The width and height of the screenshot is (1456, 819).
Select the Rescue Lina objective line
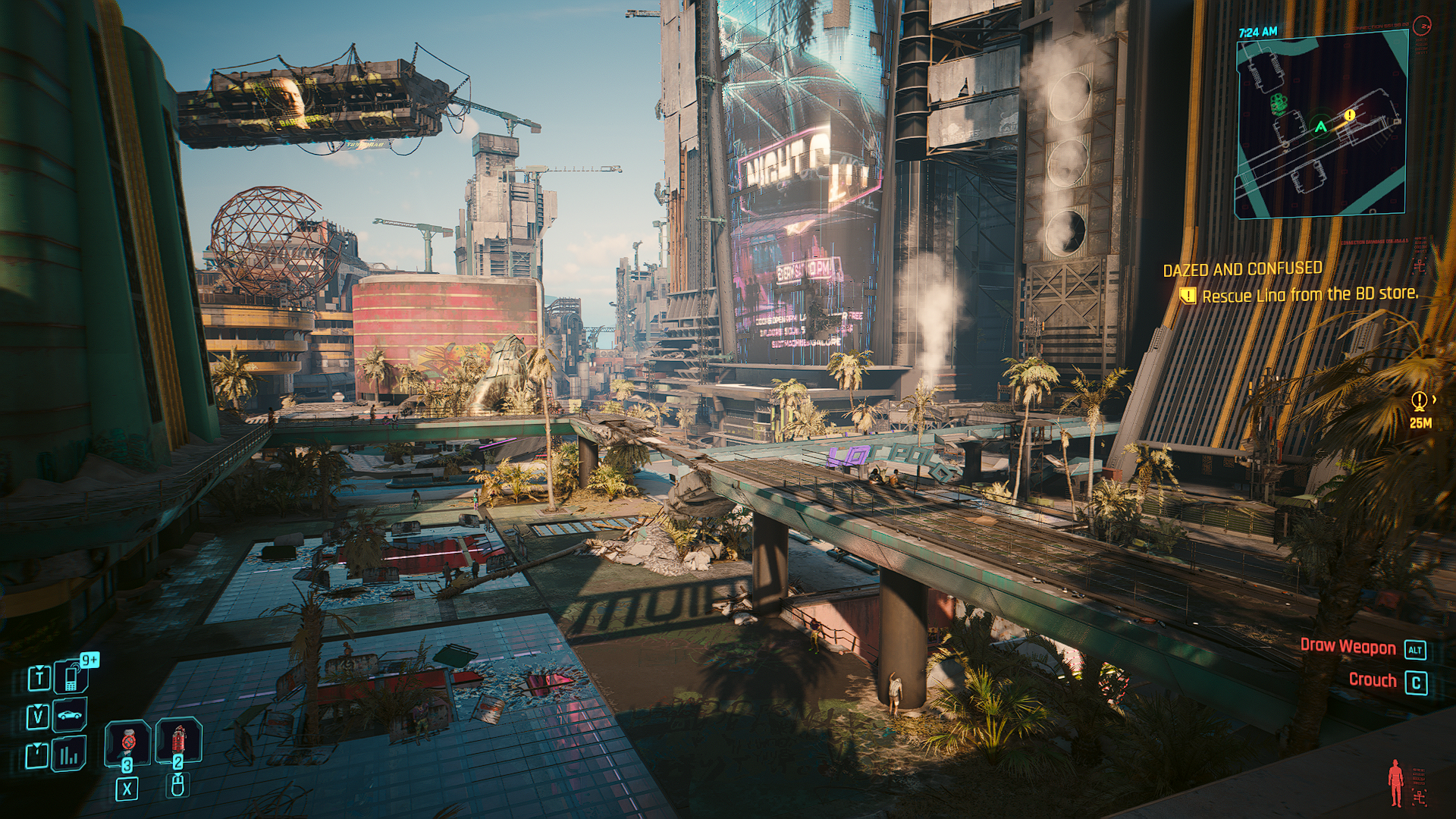(x=1309, y=295)
